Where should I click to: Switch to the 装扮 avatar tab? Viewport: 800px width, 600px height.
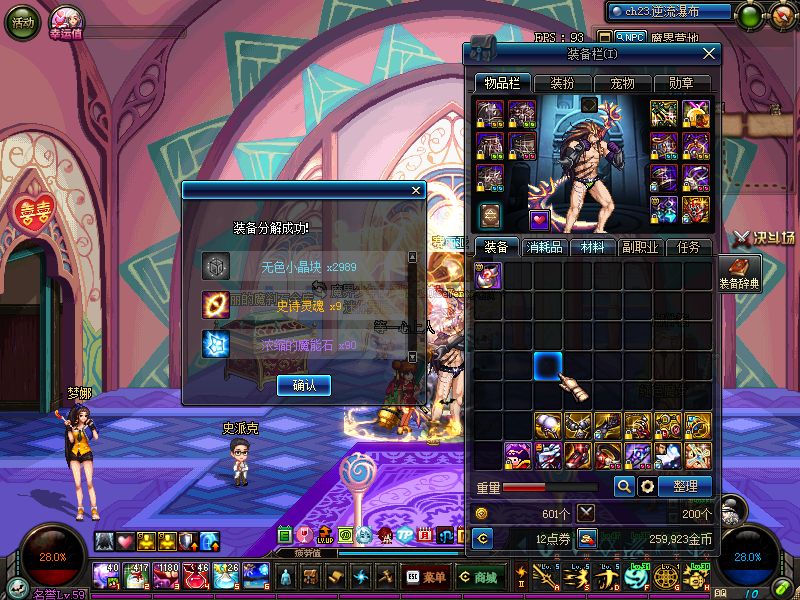[560, 83]
